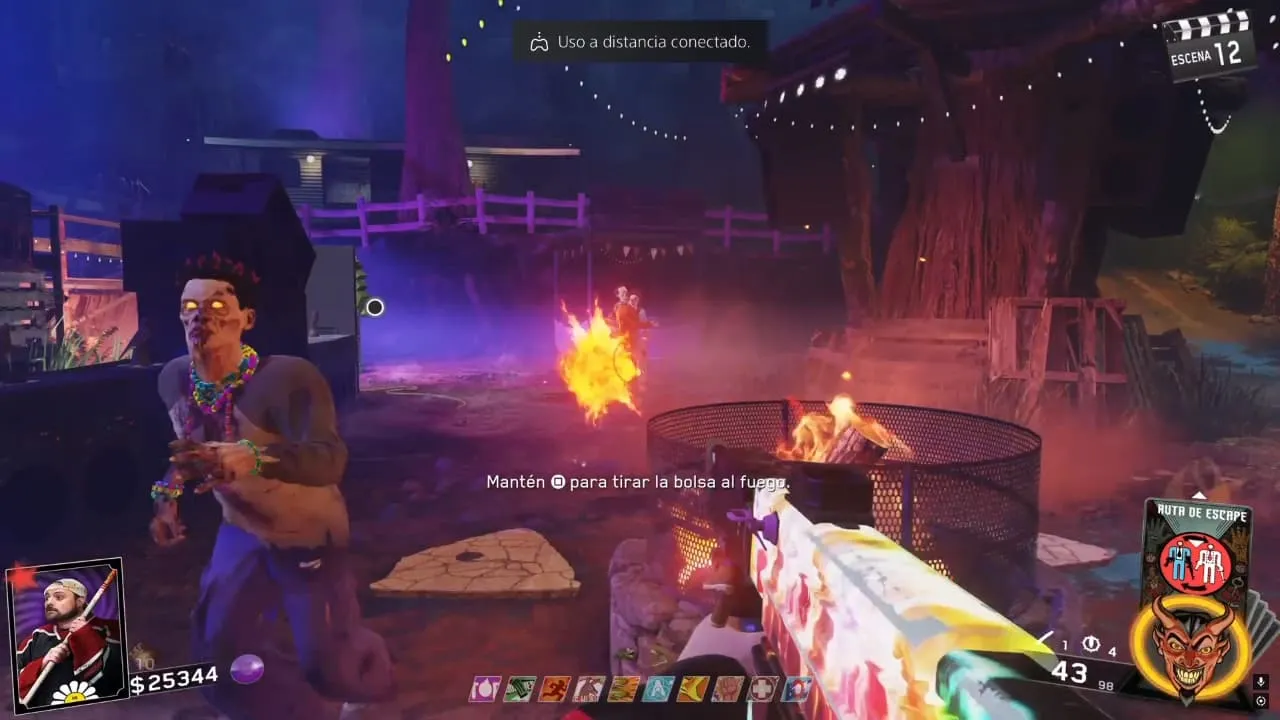Viewport: 1280px width, 720px height.
Task: Select the green perk icon in the perk row
Action: tap(519, 689)
